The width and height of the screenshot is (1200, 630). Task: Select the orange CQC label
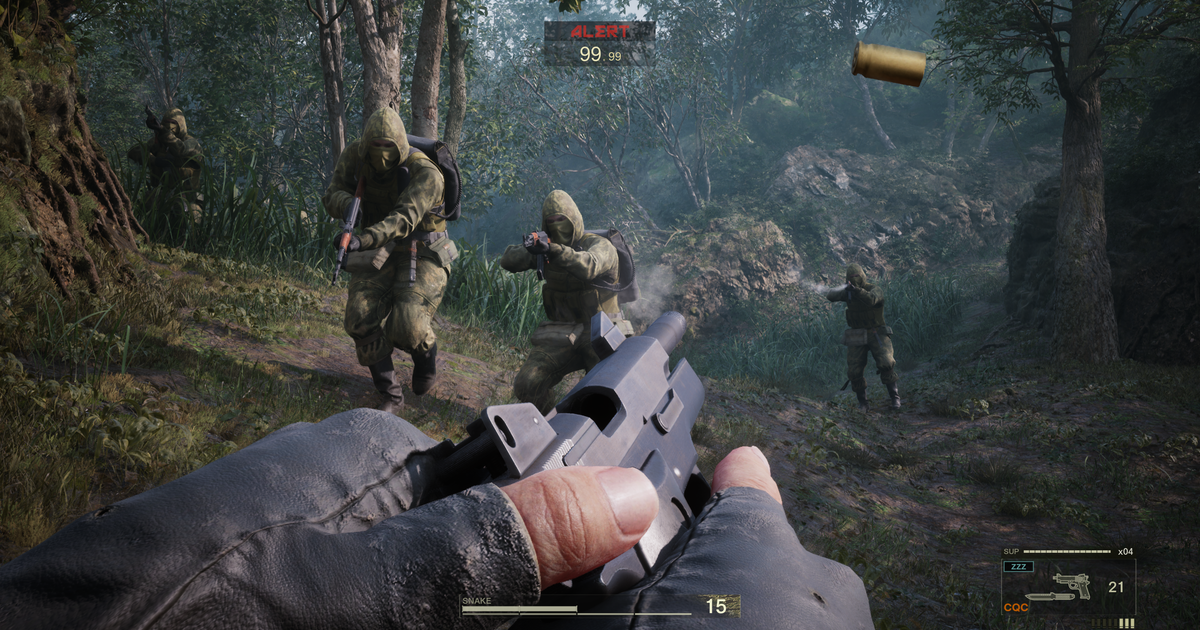(1014, 606)
